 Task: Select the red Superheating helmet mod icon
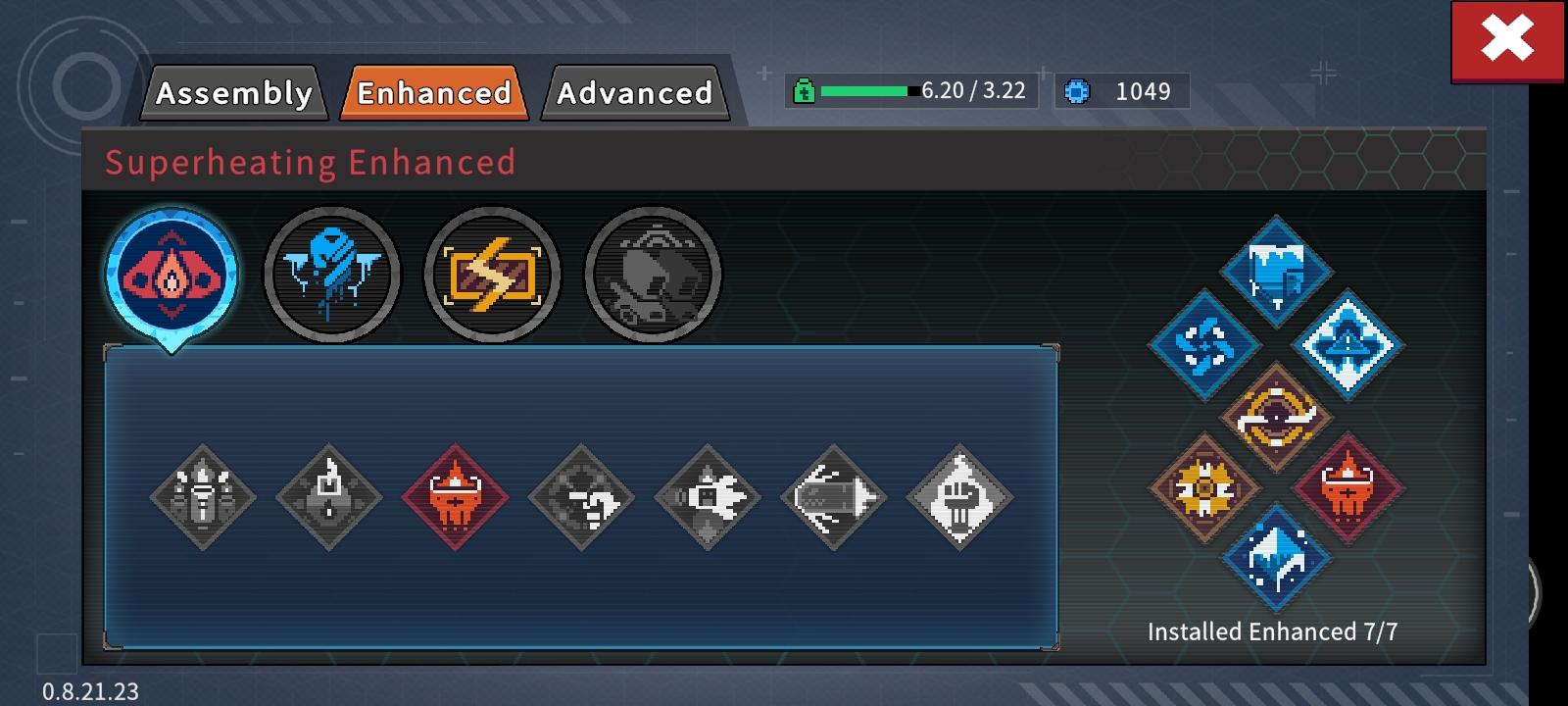(454, 495)
